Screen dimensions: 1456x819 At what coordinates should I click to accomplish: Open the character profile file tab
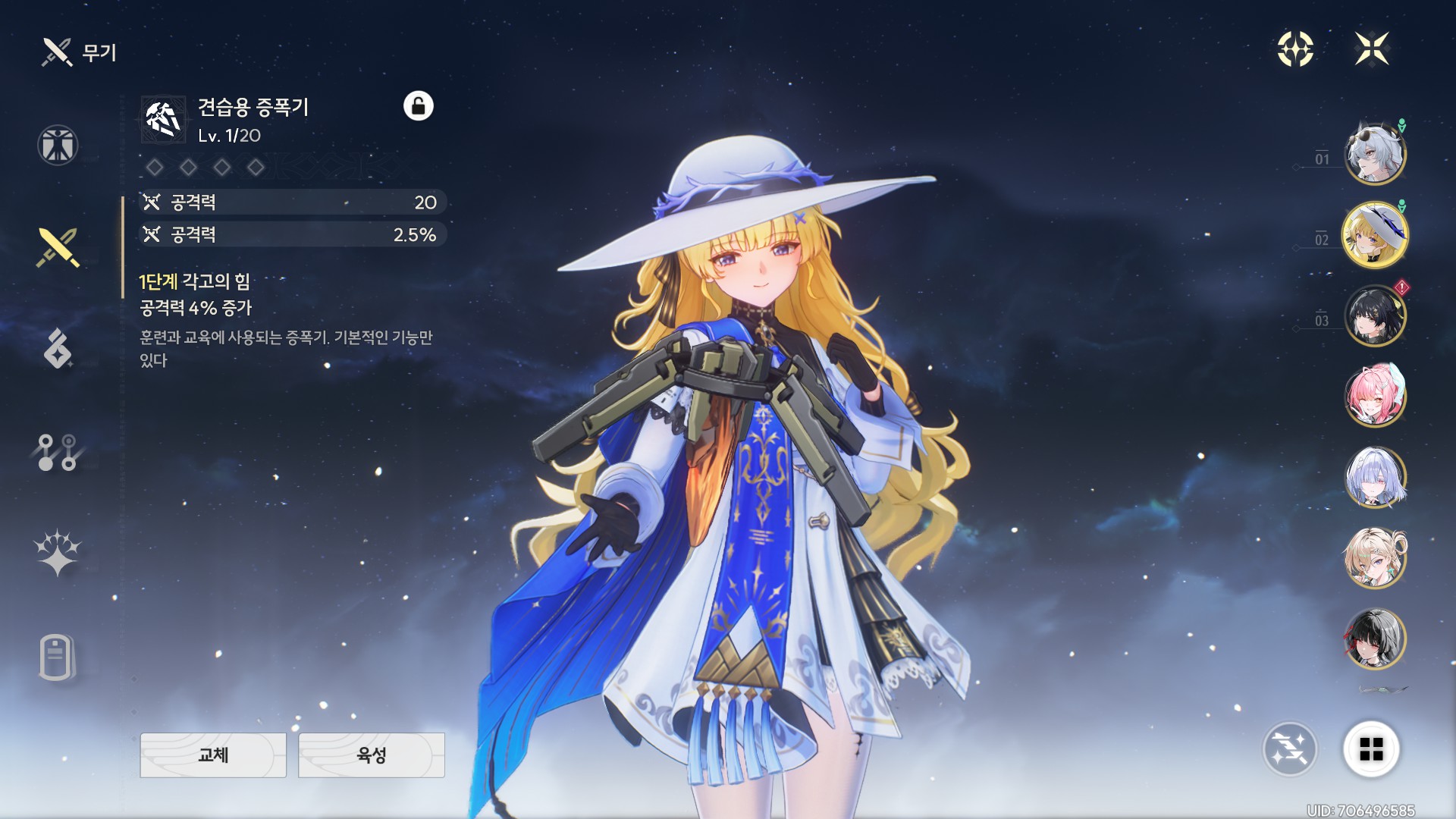tap(58, 657)
